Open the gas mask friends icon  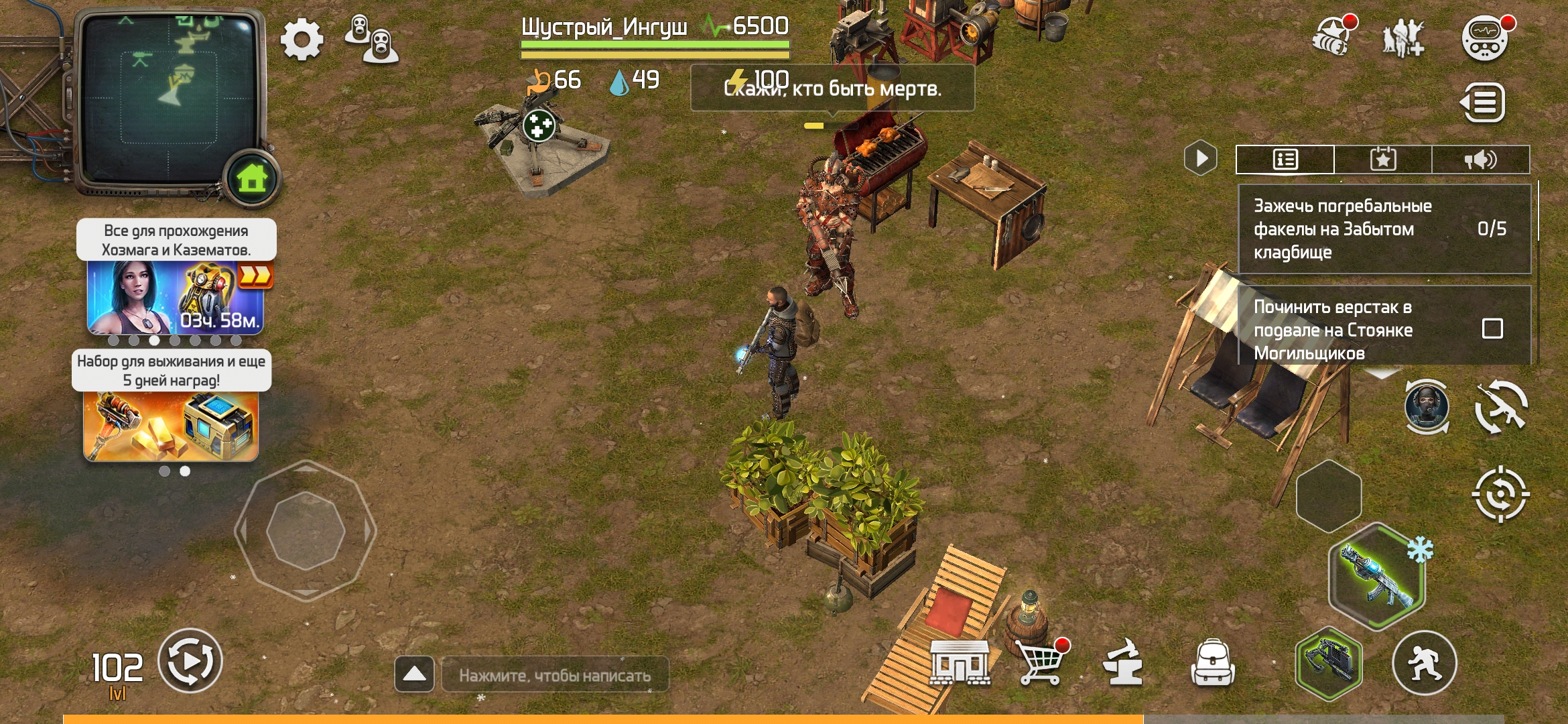(371, 39)
